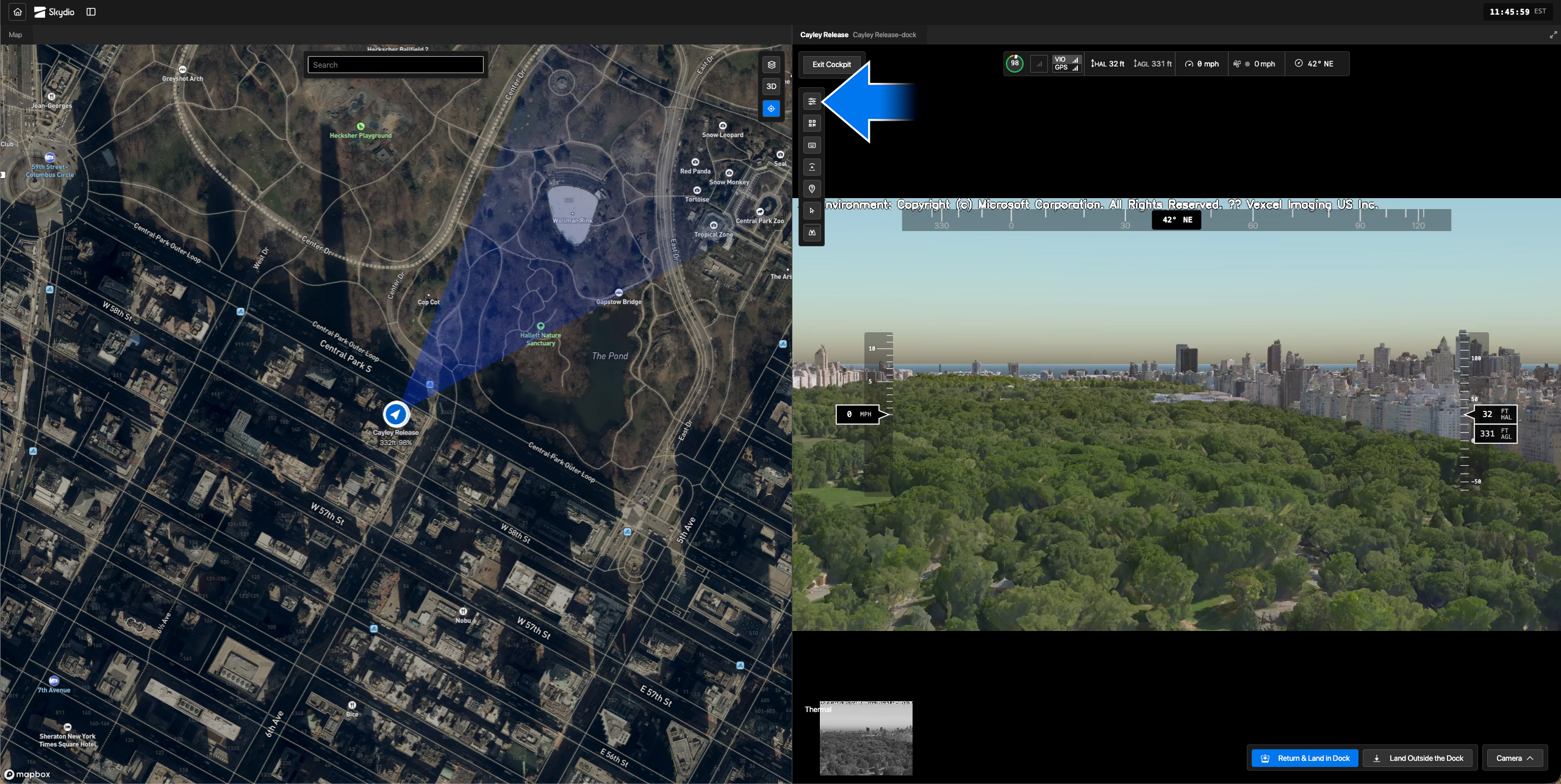This screenshot has height=784, width=1561.
Task: Open the map layers selector
Action: 770,64
